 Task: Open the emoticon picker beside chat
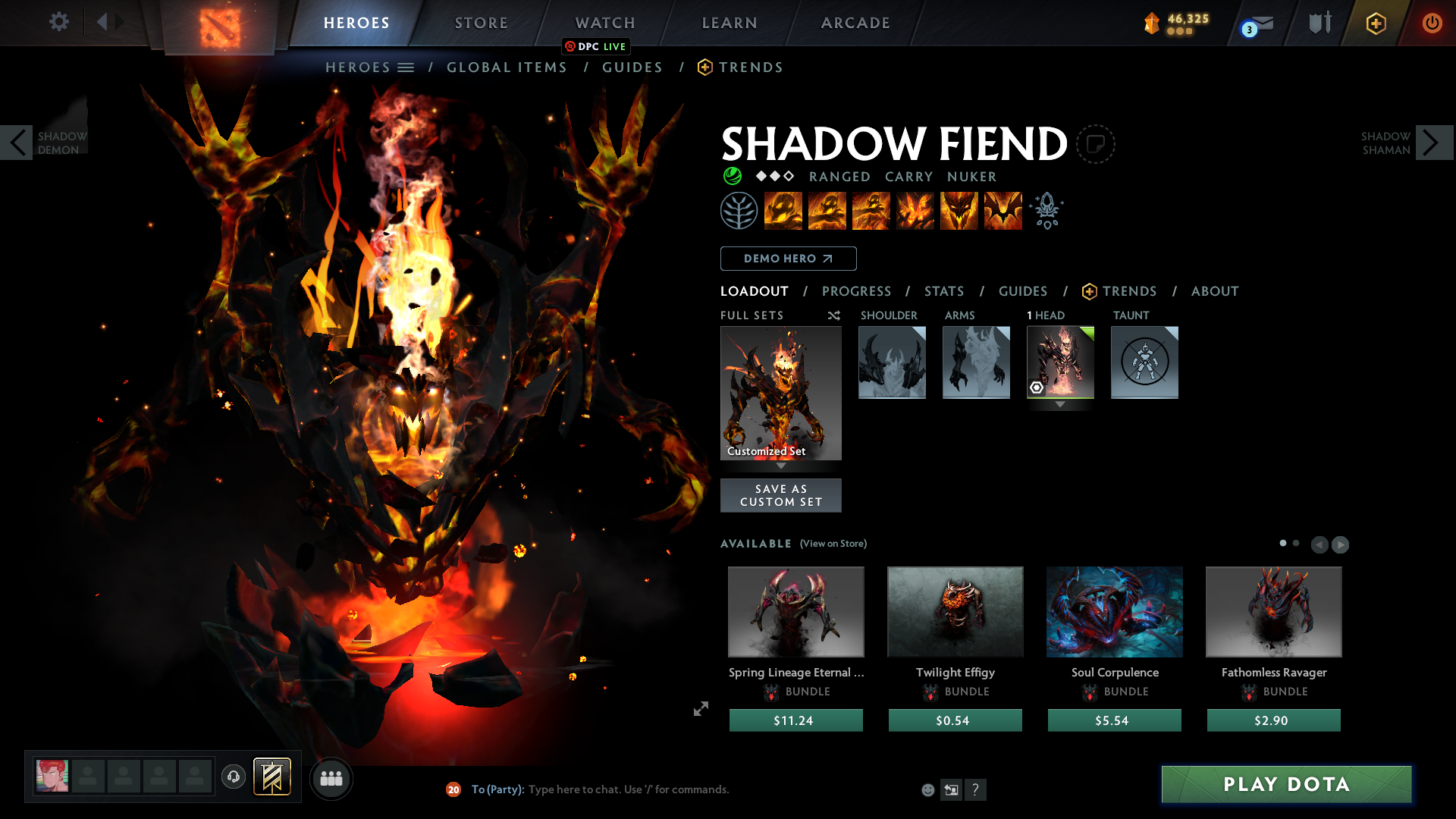[x=927, y=789]
